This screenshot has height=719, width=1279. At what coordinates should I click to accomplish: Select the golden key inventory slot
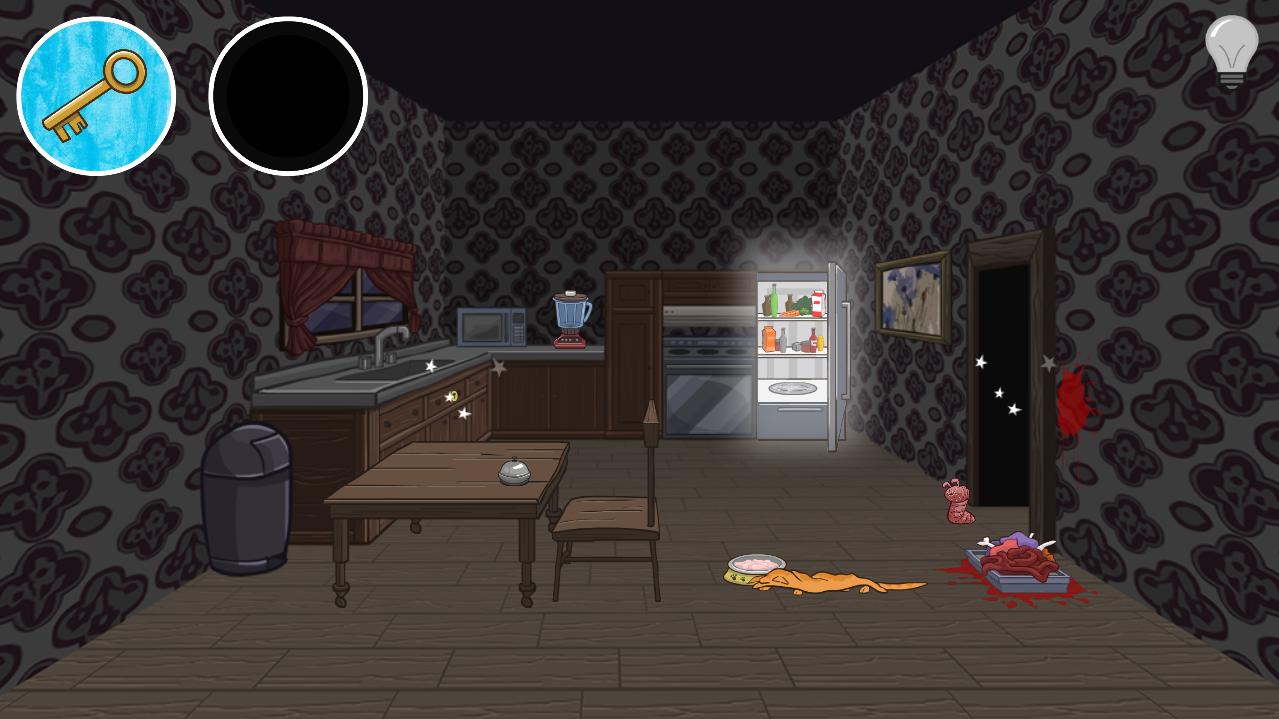[x=96, y=96]
